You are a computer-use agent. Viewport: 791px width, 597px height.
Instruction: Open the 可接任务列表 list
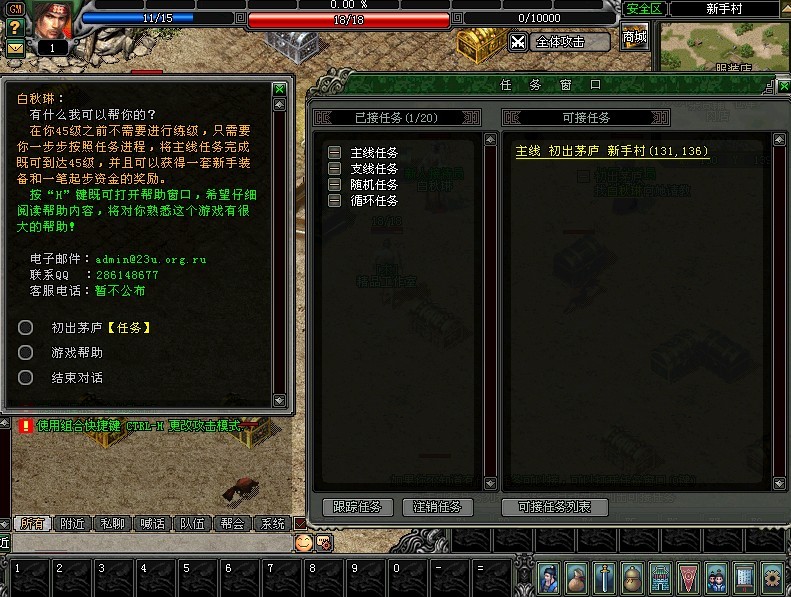[554, 507]
